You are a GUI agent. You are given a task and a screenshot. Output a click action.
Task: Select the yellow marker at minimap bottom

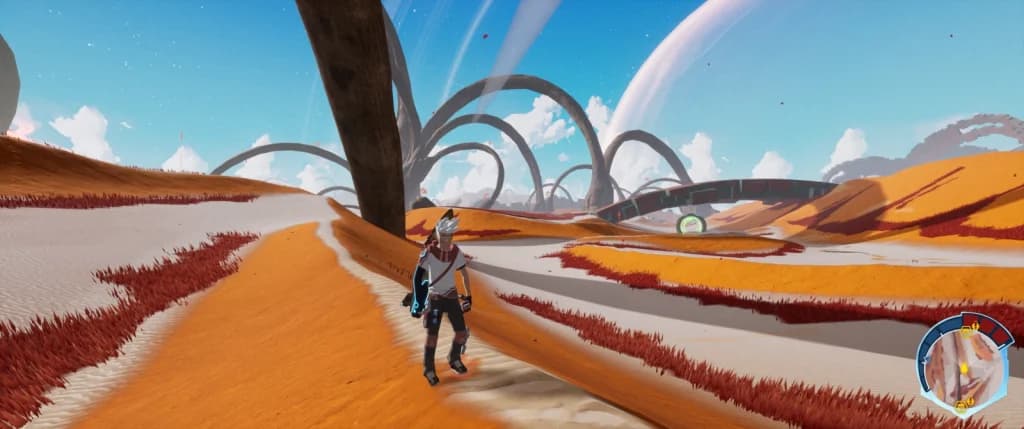[x=963, y=405]
